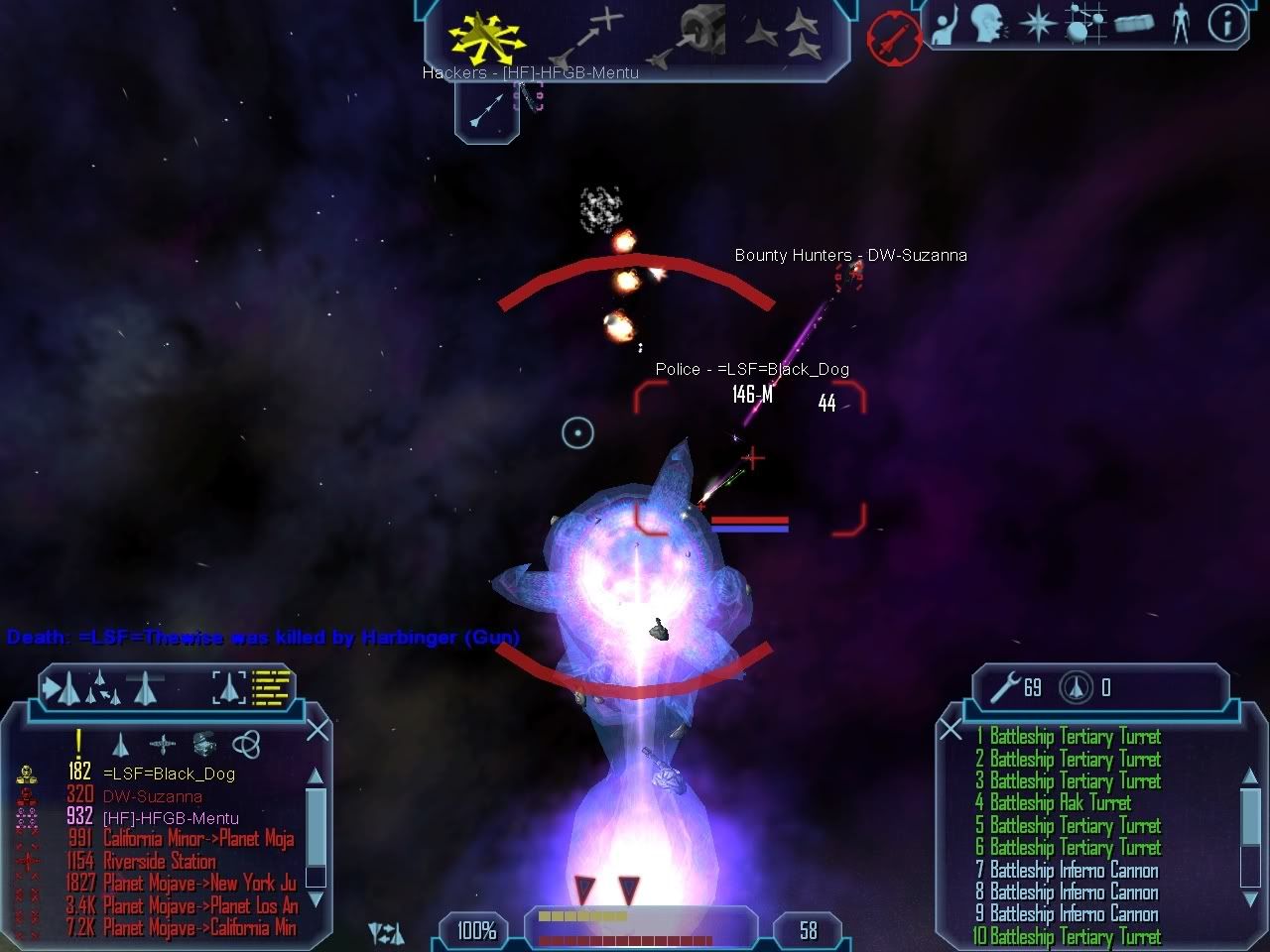Viewport: 1270px width, 952px height.
Task: Target DW-Suzanna in the contact list
Action: [x=152, y=796]
